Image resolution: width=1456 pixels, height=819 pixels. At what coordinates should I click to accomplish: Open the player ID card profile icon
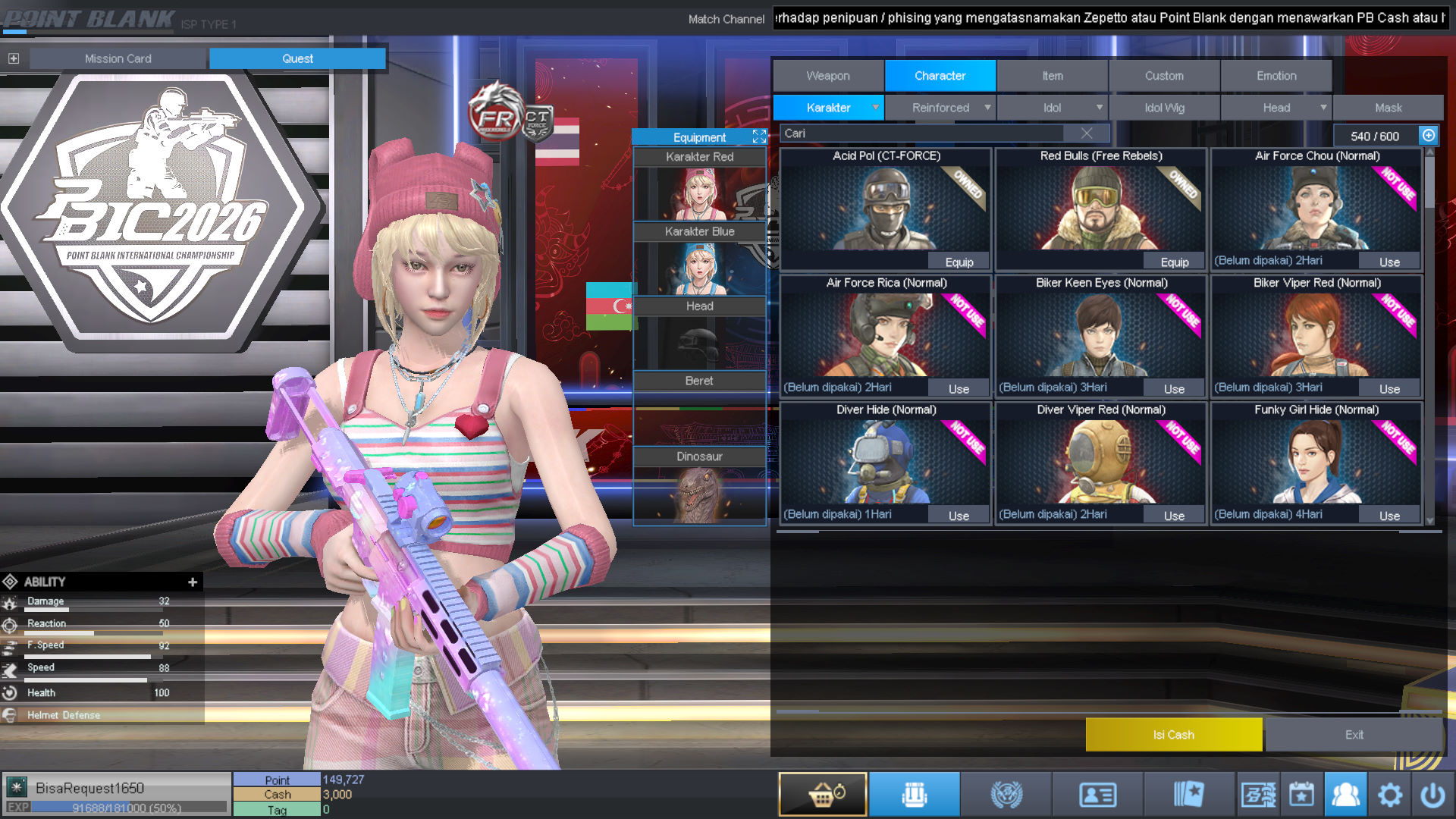click(1098, 794)
